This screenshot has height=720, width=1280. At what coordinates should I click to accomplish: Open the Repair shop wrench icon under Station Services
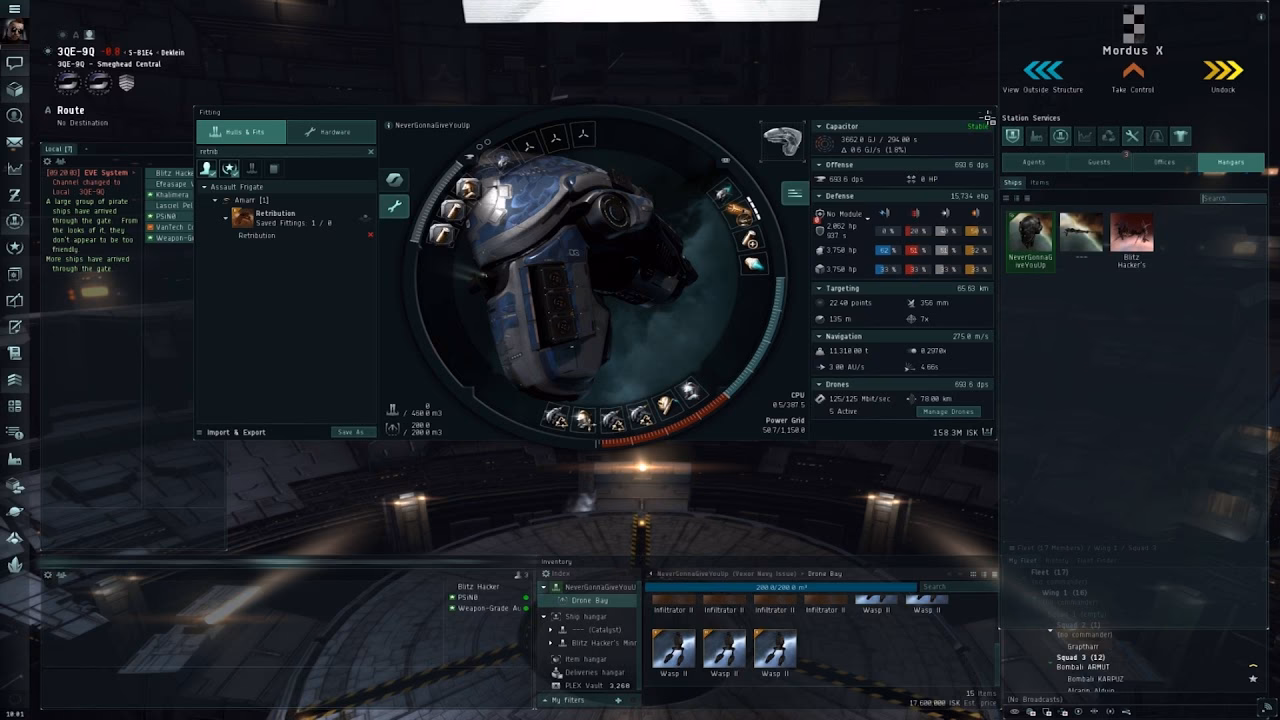click(x=1131, y=135)
